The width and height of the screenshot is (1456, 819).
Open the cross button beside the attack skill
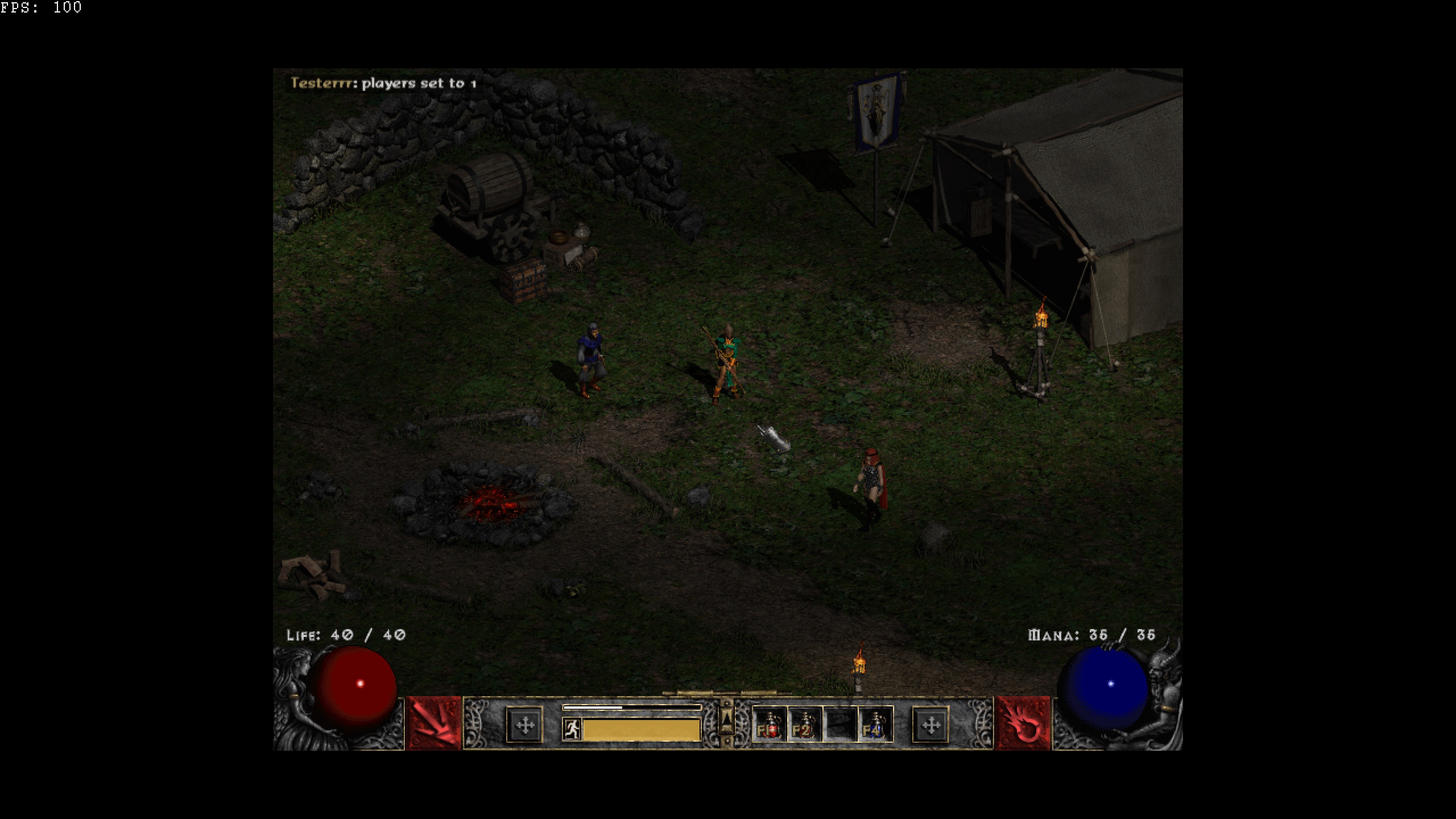tap(525, 725)
